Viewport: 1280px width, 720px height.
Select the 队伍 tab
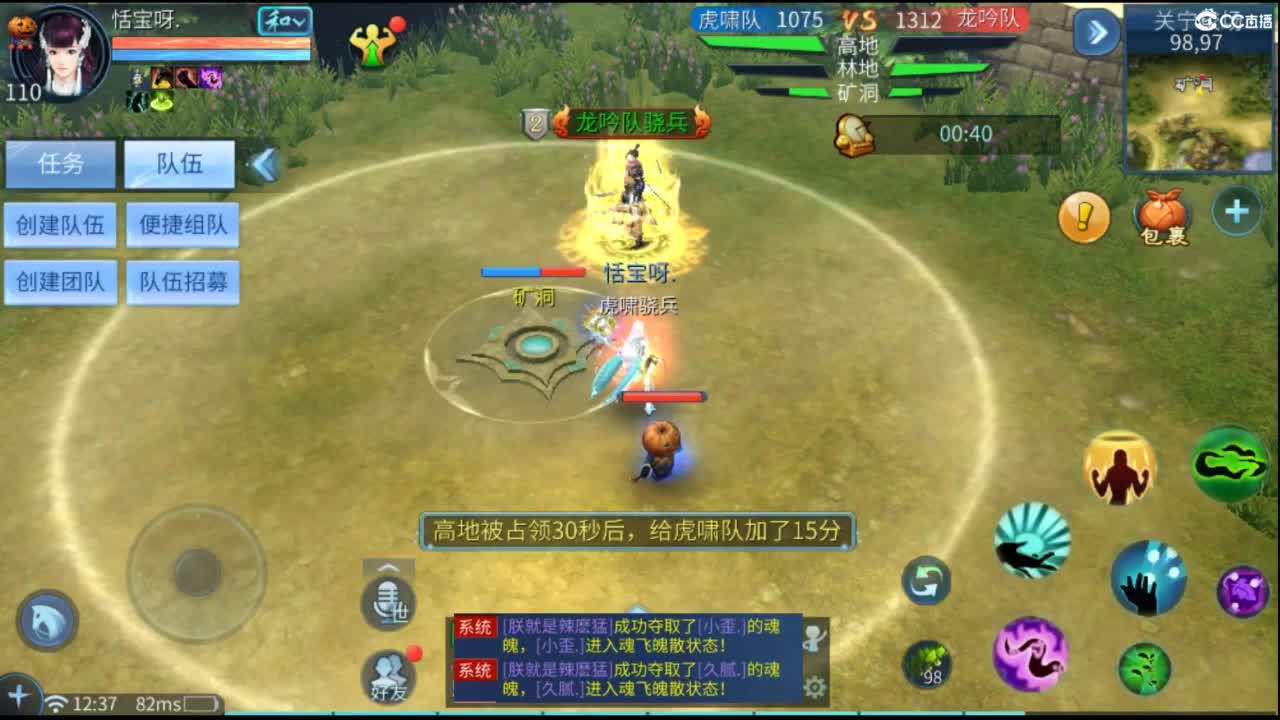pyautogui.click(x=180, y=163)
